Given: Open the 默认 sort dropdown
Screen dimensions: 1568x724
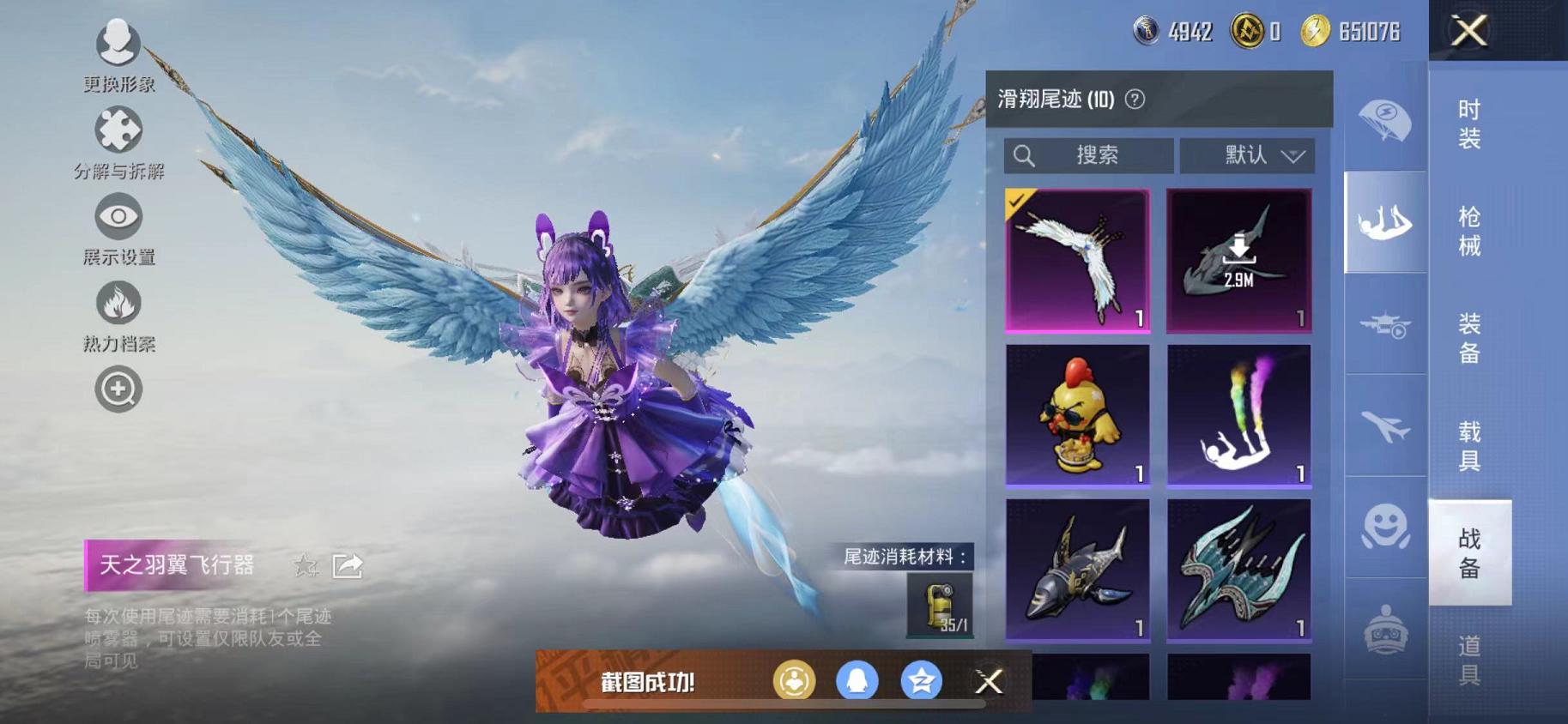Looking at the screenshot, I should [x=1247, y=155].
